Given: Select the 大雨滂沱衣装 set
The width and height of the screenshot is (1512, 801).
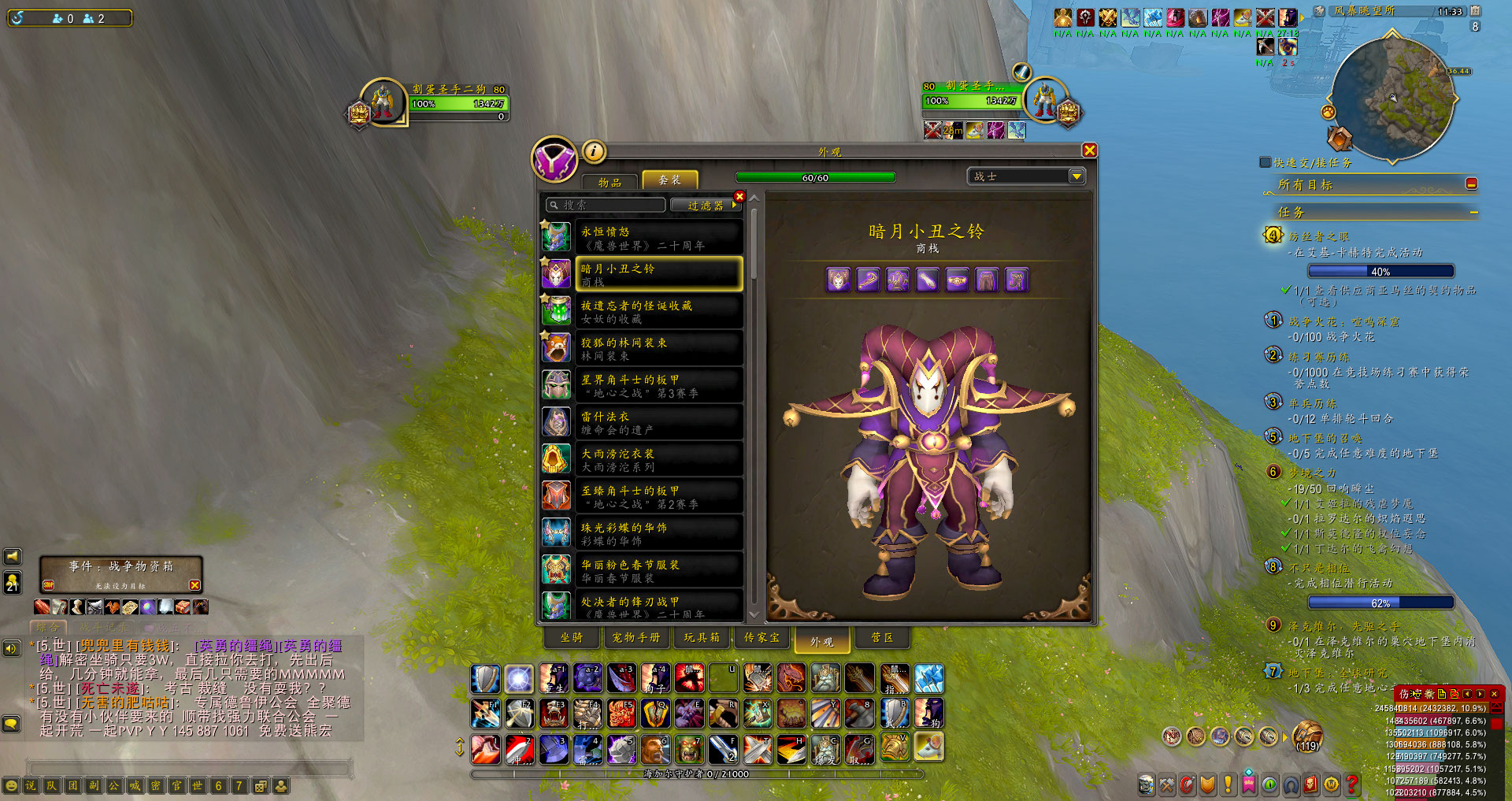Looking at the screenshot, I should point(658,460).
